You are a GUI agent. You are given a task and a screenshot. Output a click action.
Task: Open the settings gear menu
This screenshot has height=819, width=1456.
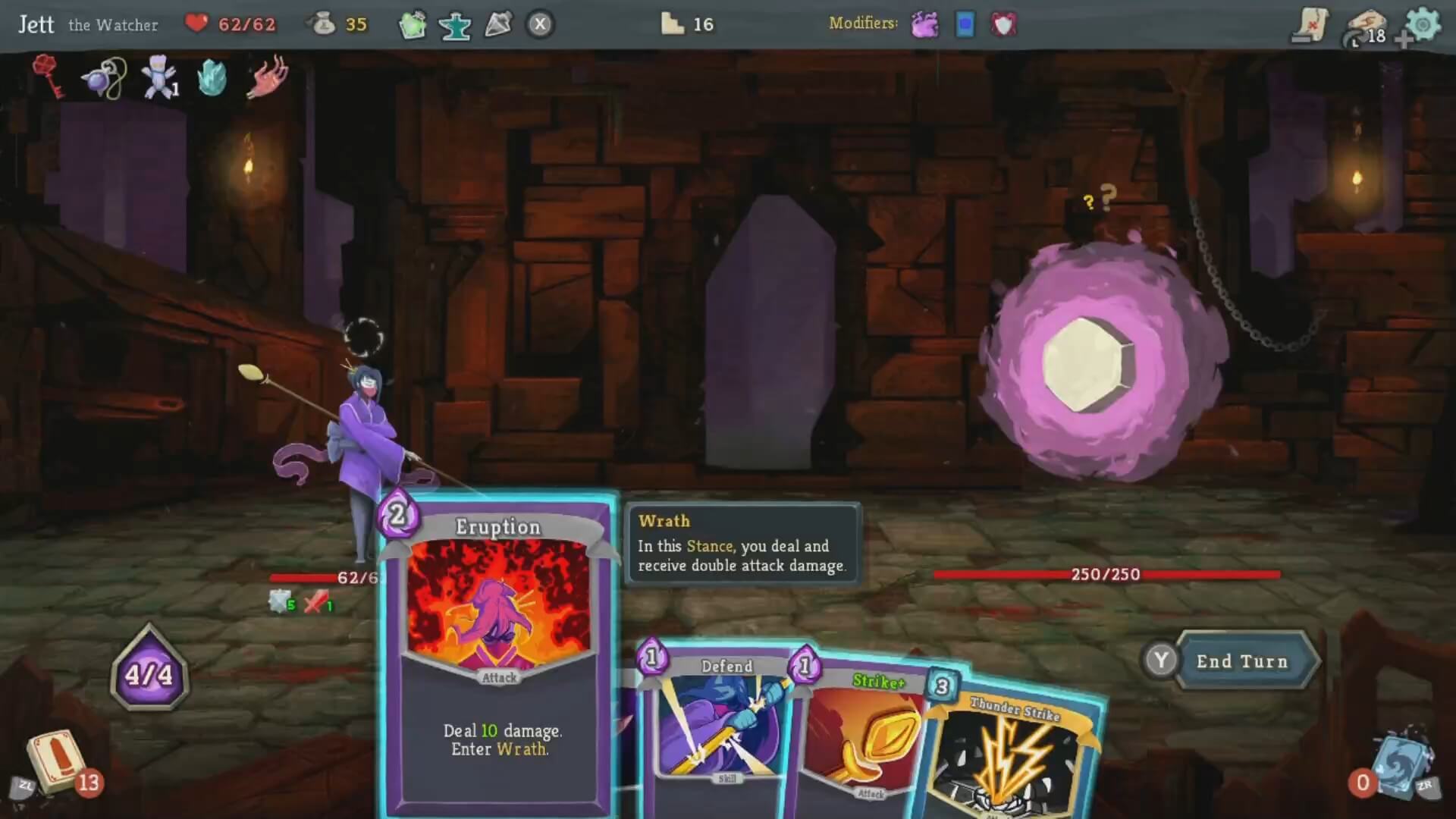click(x=1422, y=24)
